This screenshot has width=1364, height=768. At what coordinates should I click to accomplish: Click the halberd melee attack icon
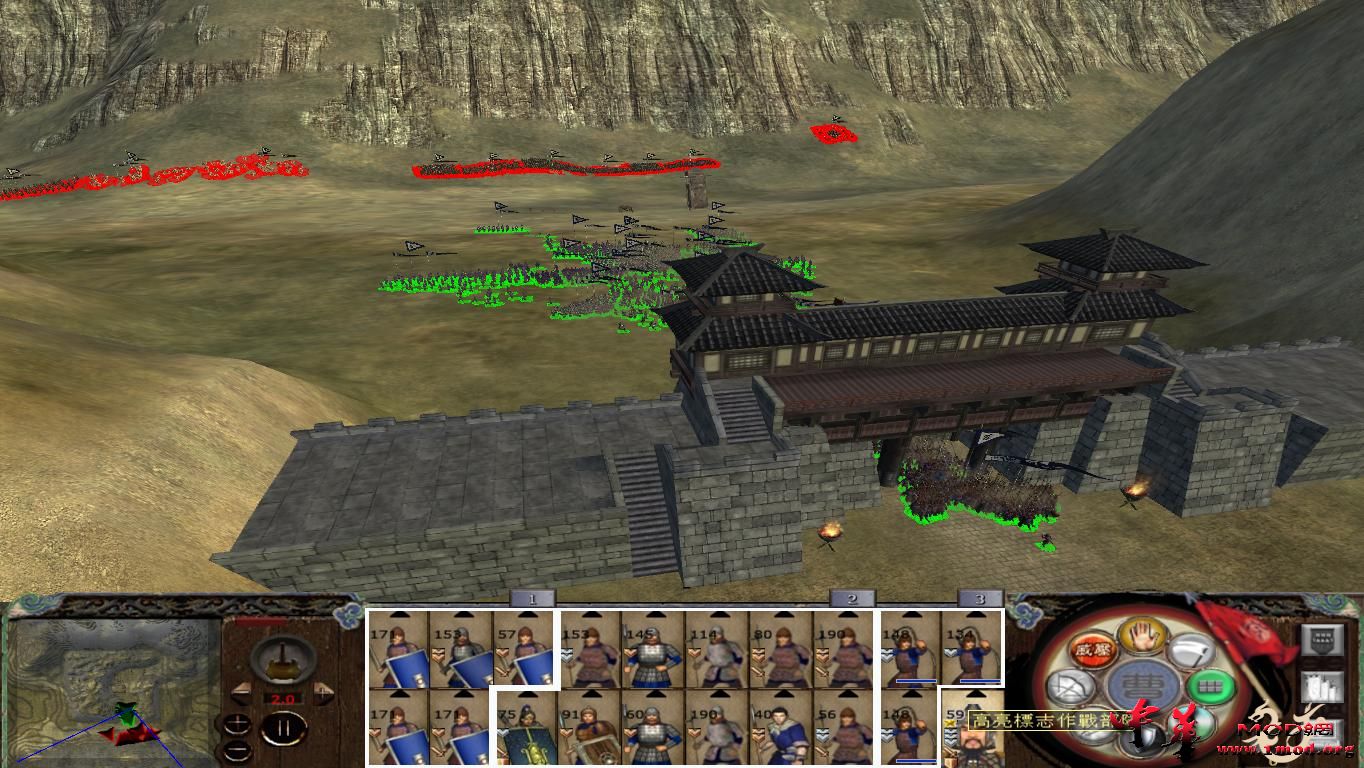click(x=1193, y=652)
